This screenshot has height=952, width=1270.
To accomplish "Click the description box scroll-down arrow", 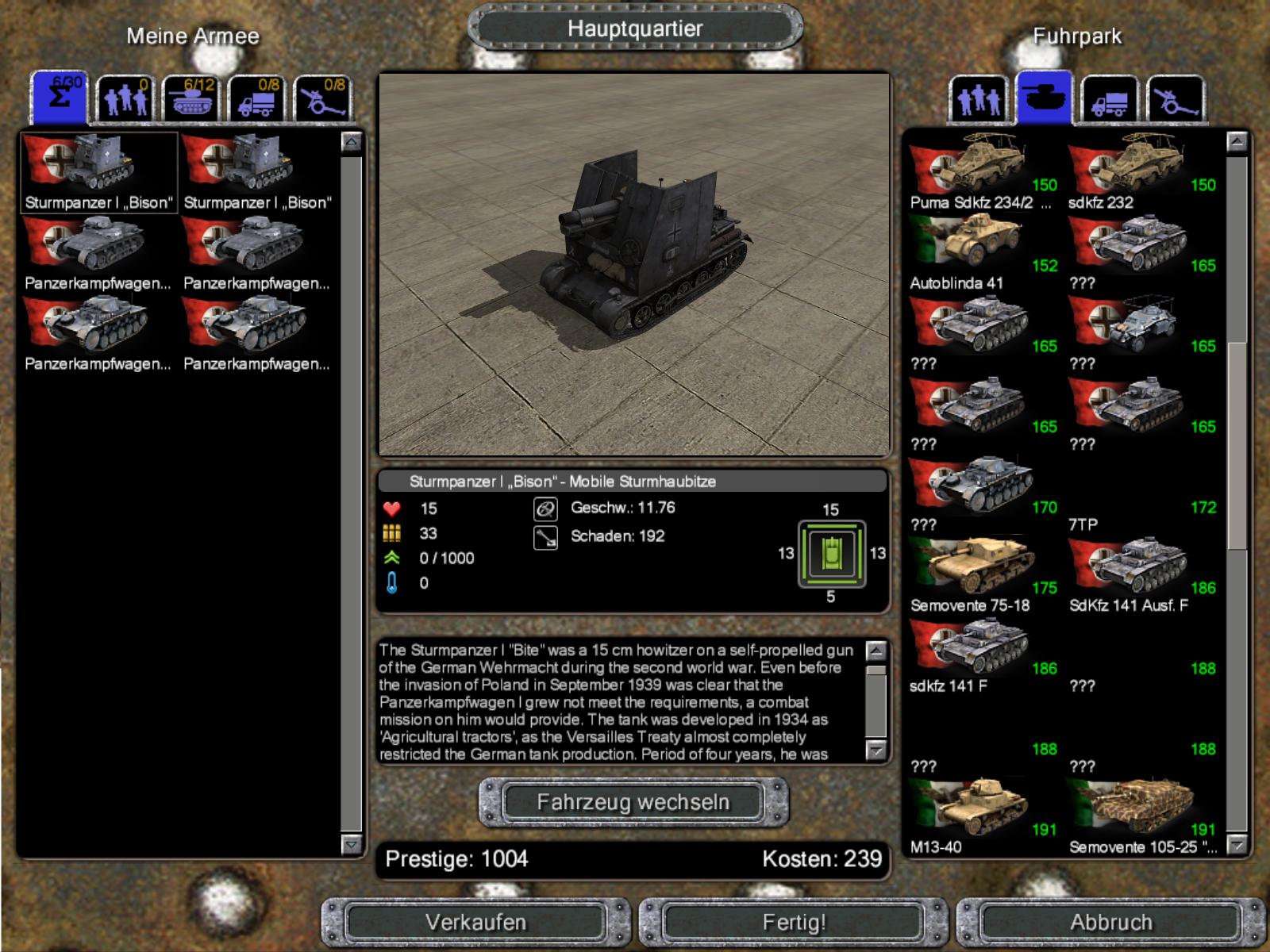I will coord(876,750).
